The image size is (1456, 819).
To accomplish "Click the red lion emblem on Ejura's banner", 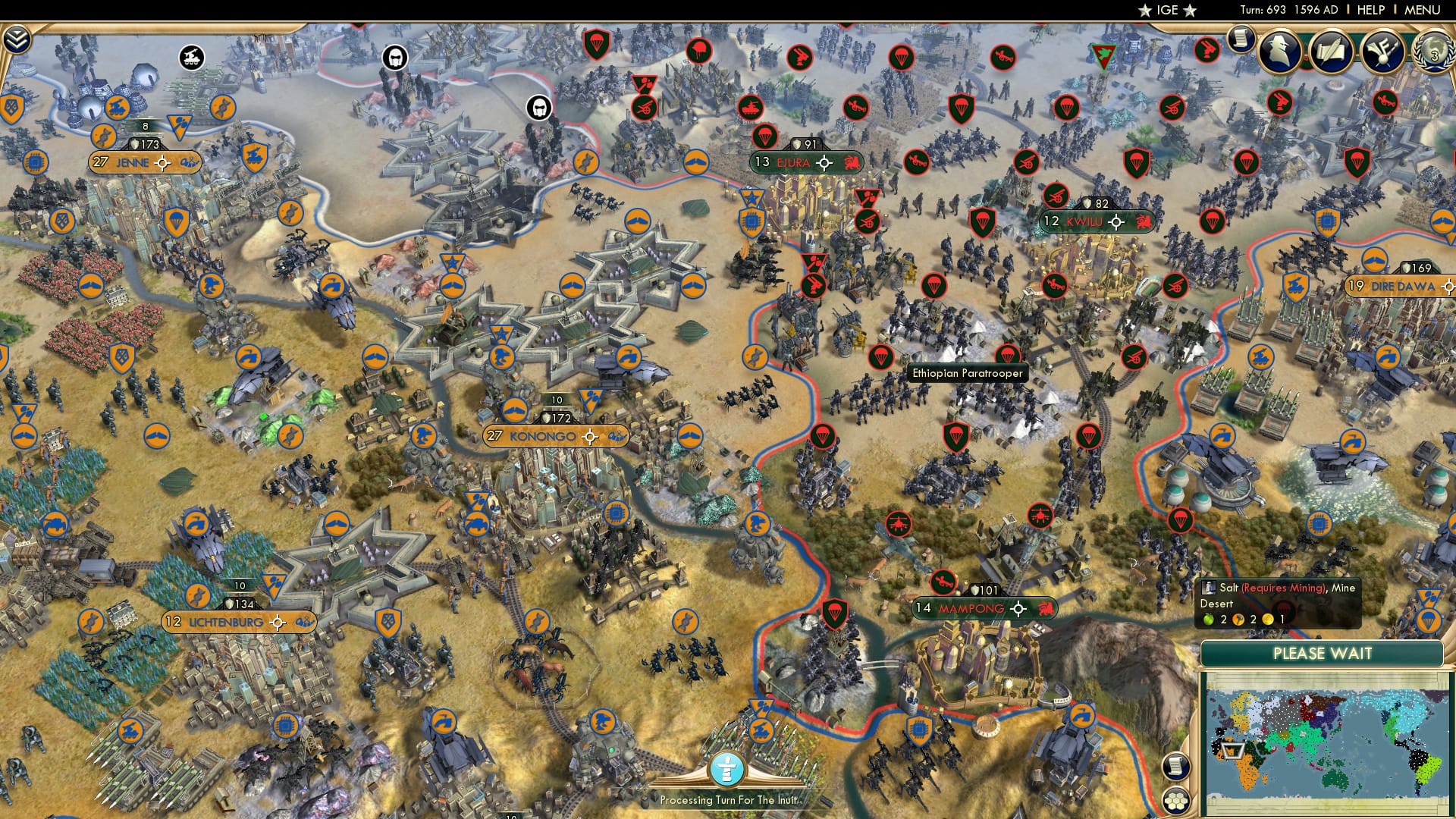I will 851,162.
